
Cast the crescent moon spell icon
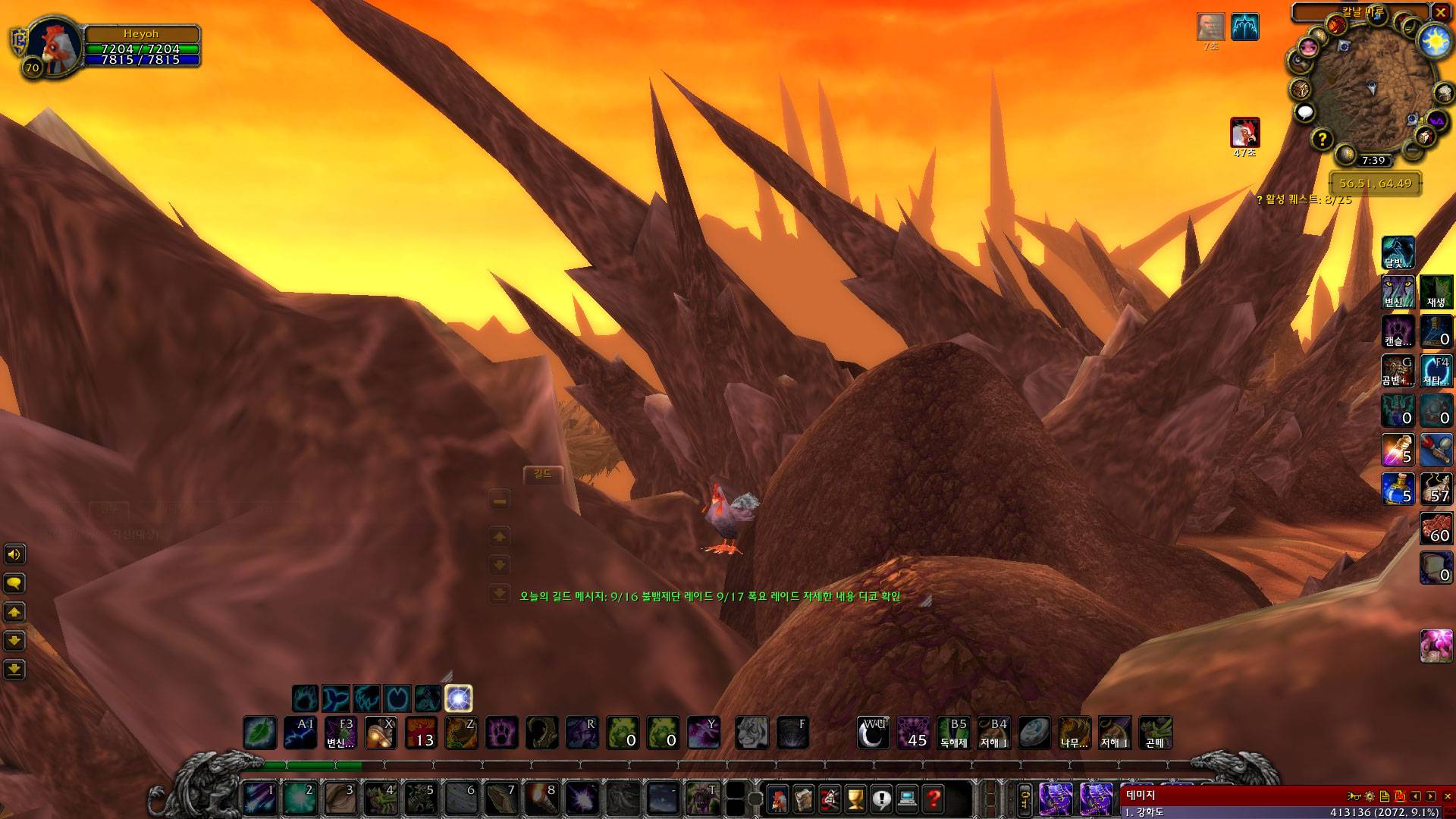[x=874, y=733]
